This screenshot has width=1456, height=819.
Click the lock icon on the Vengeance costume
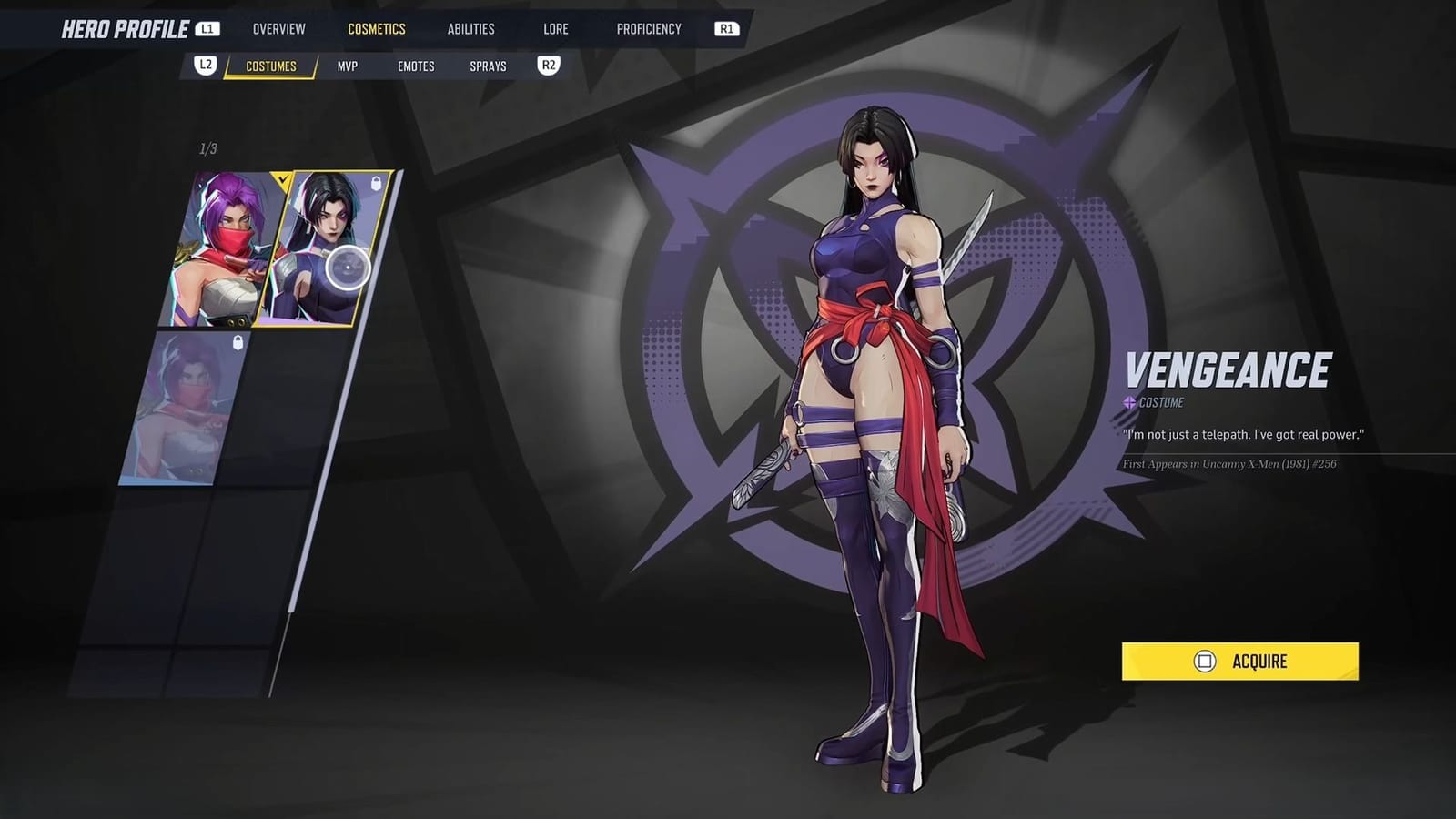[376, 181]
